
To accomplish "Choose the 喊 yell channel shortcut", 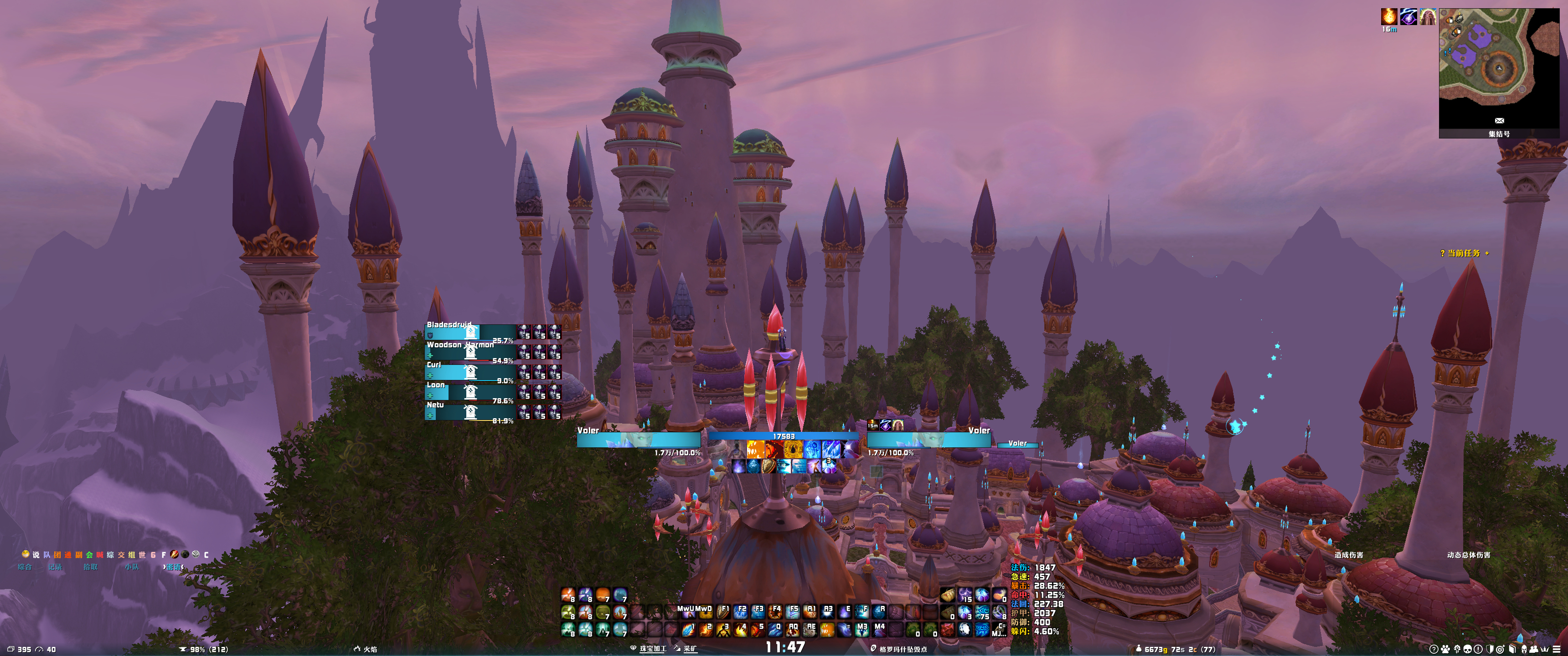I will click(100, 555).
